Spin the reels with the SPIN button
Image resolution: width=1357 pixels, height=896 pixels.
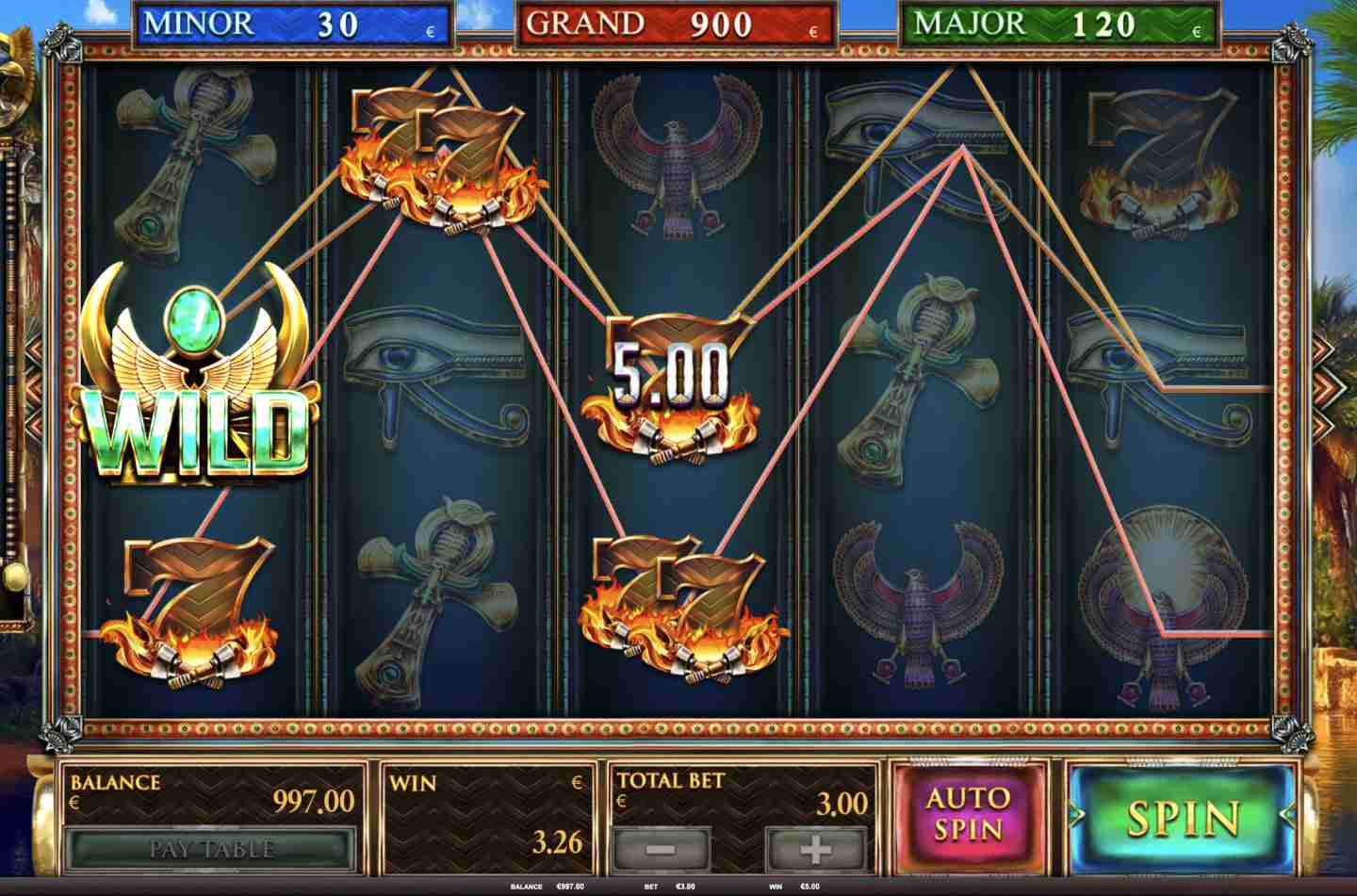tap(1183, 817)
